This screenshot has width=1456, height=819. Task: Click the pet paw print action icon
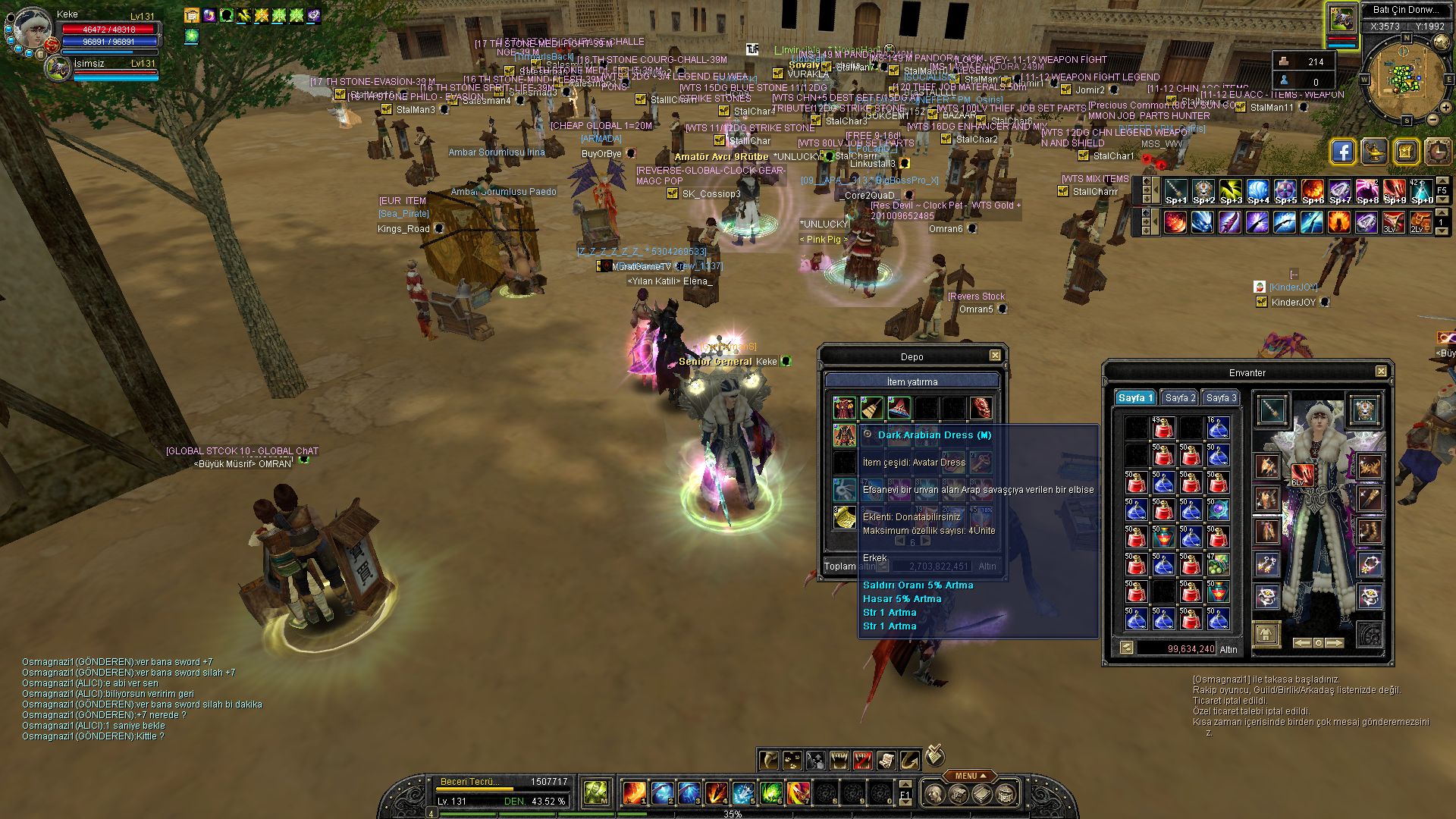click(x=792, y=759)
